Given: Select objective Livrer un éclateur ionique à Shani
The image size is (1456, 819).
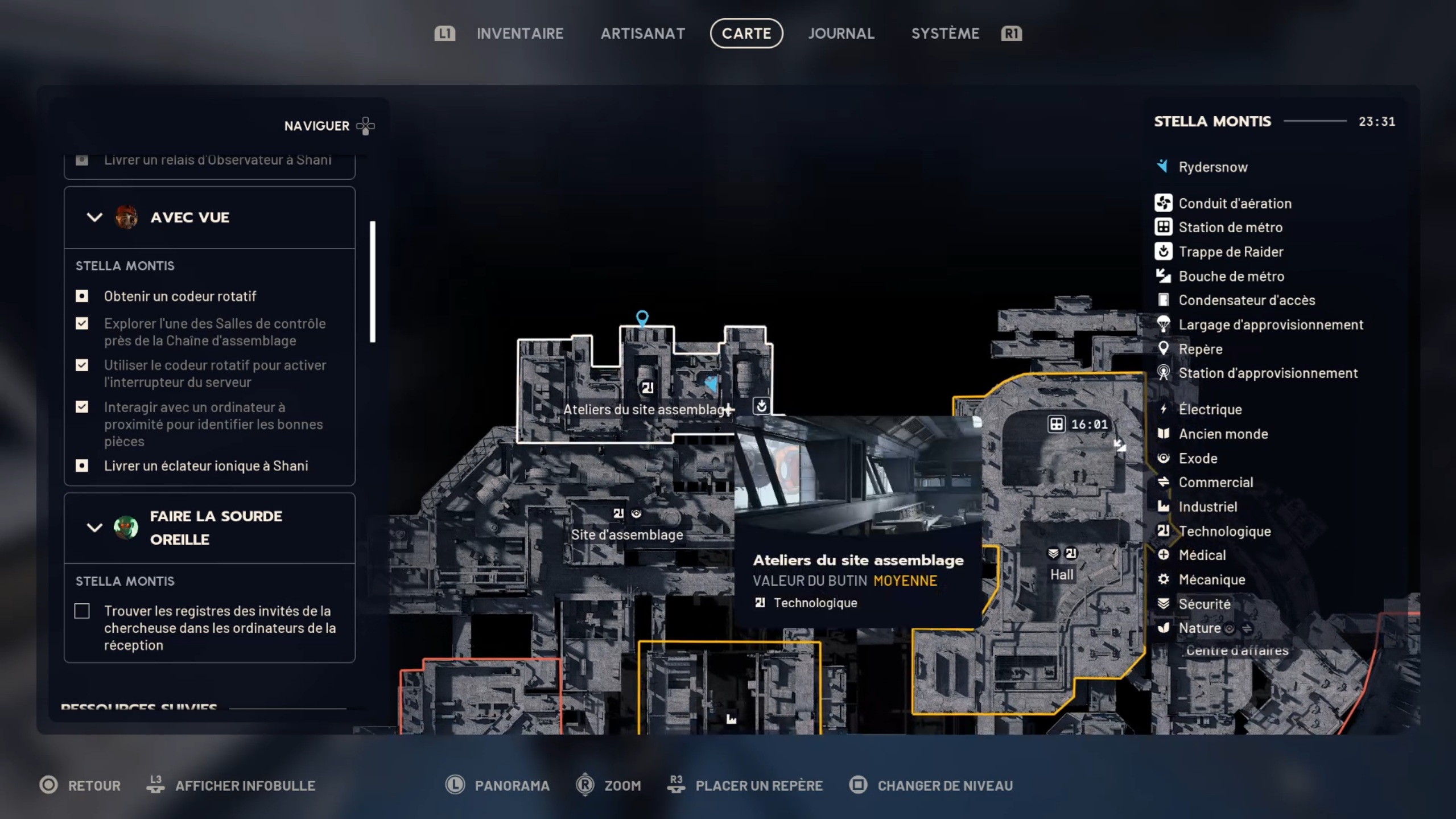Looking at the screenshot, I should pyautogui.click(x=205, y=466).
